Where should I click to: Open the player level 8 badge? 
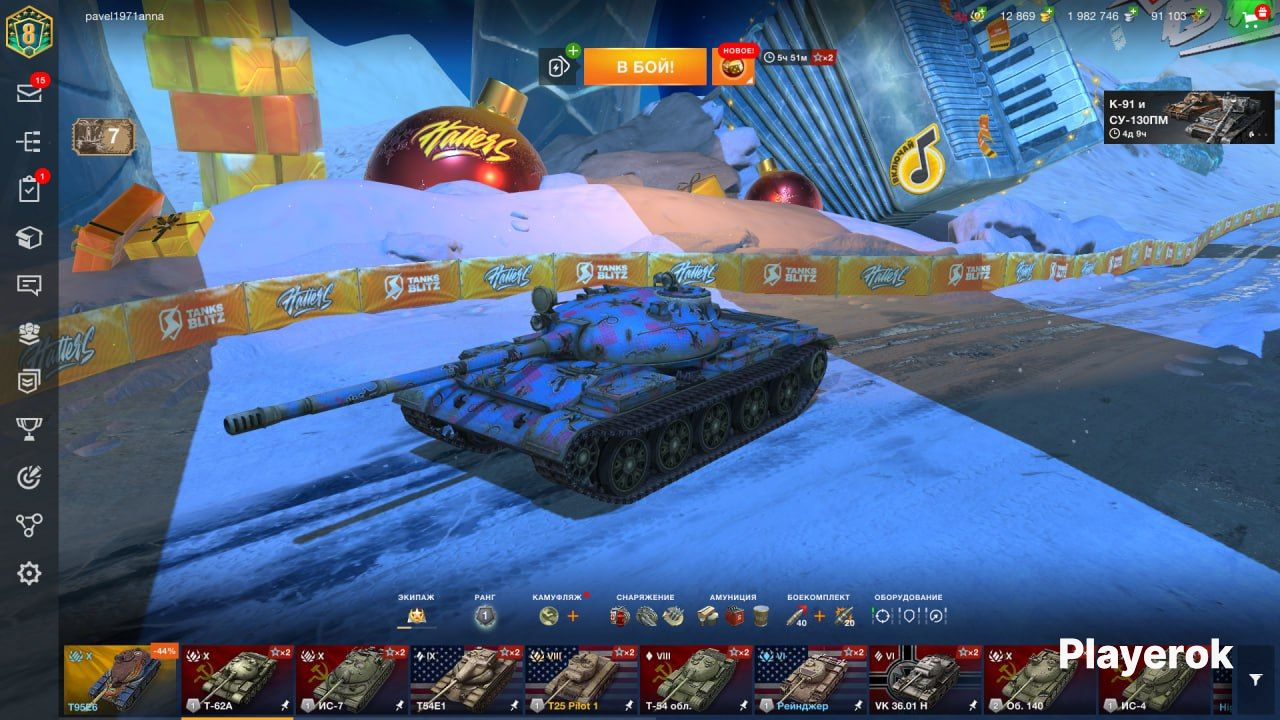click(x=29, y=32)
